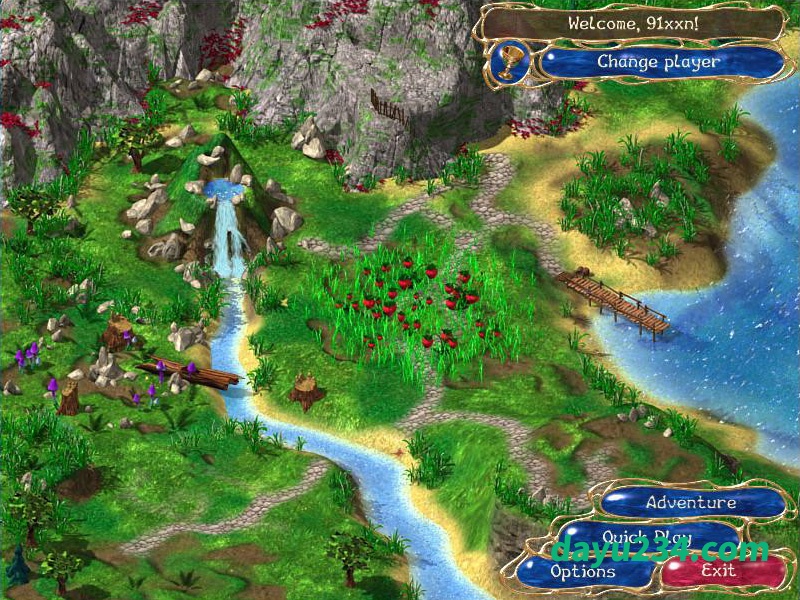
Task: Click the Change player button
Action: (659, 62)
